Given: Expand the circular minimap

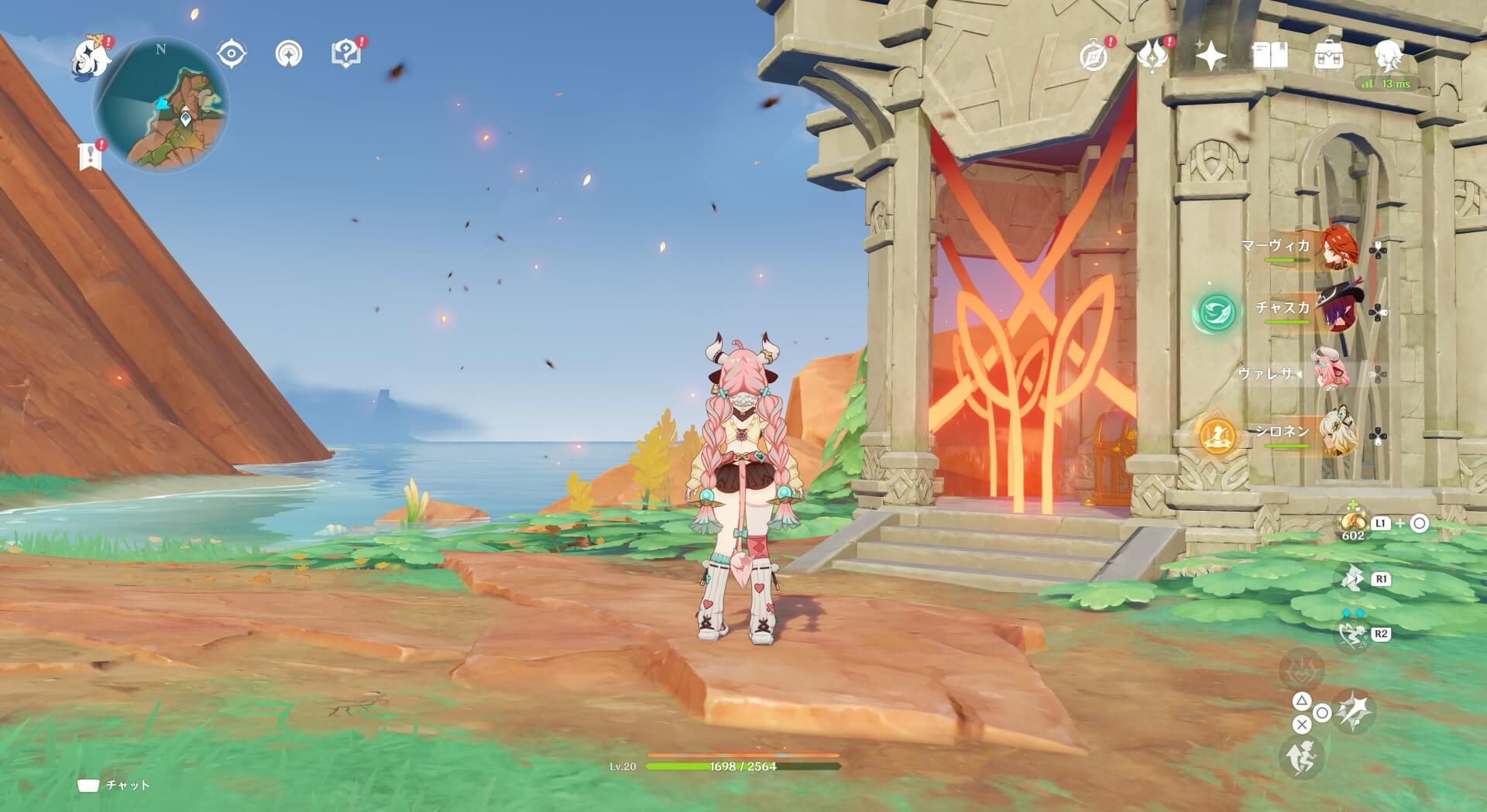Looking at the screenshot, I should 161,105.
